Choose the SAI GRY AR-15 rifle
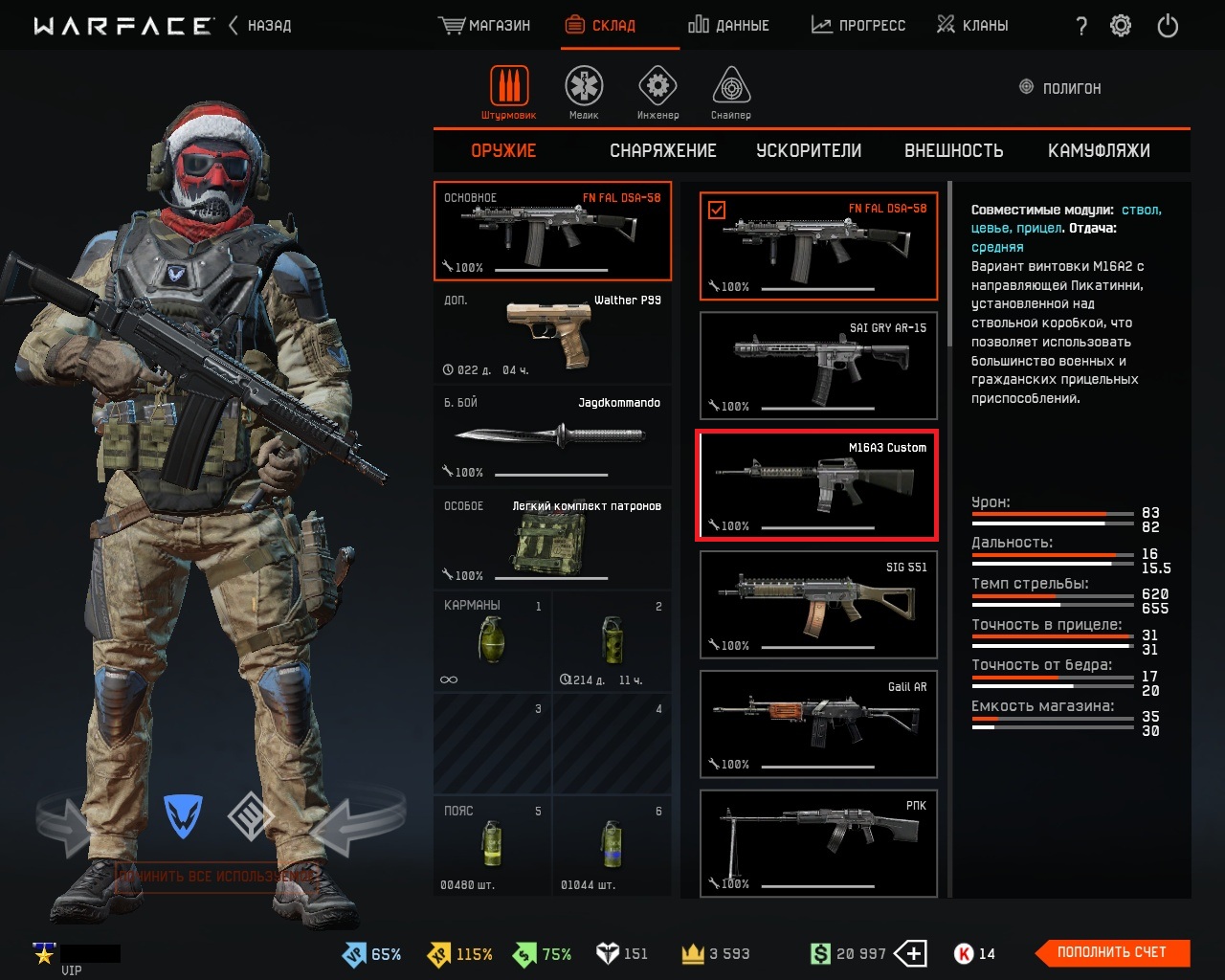This screenshot has height=980, width=1225. click(x=818, y=366)
